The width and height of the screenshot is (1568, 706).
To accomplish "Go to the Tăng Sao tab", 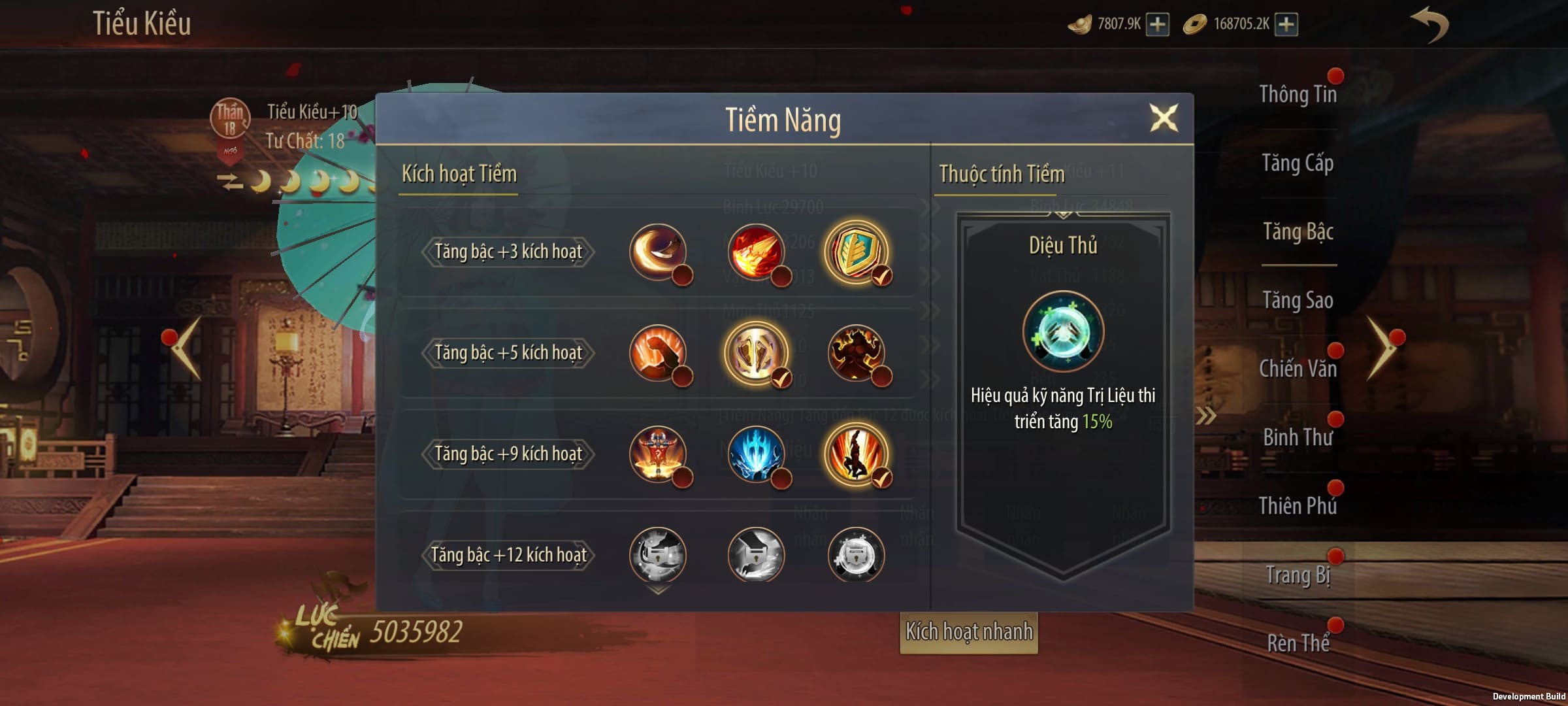I will tap(1298, 301).
